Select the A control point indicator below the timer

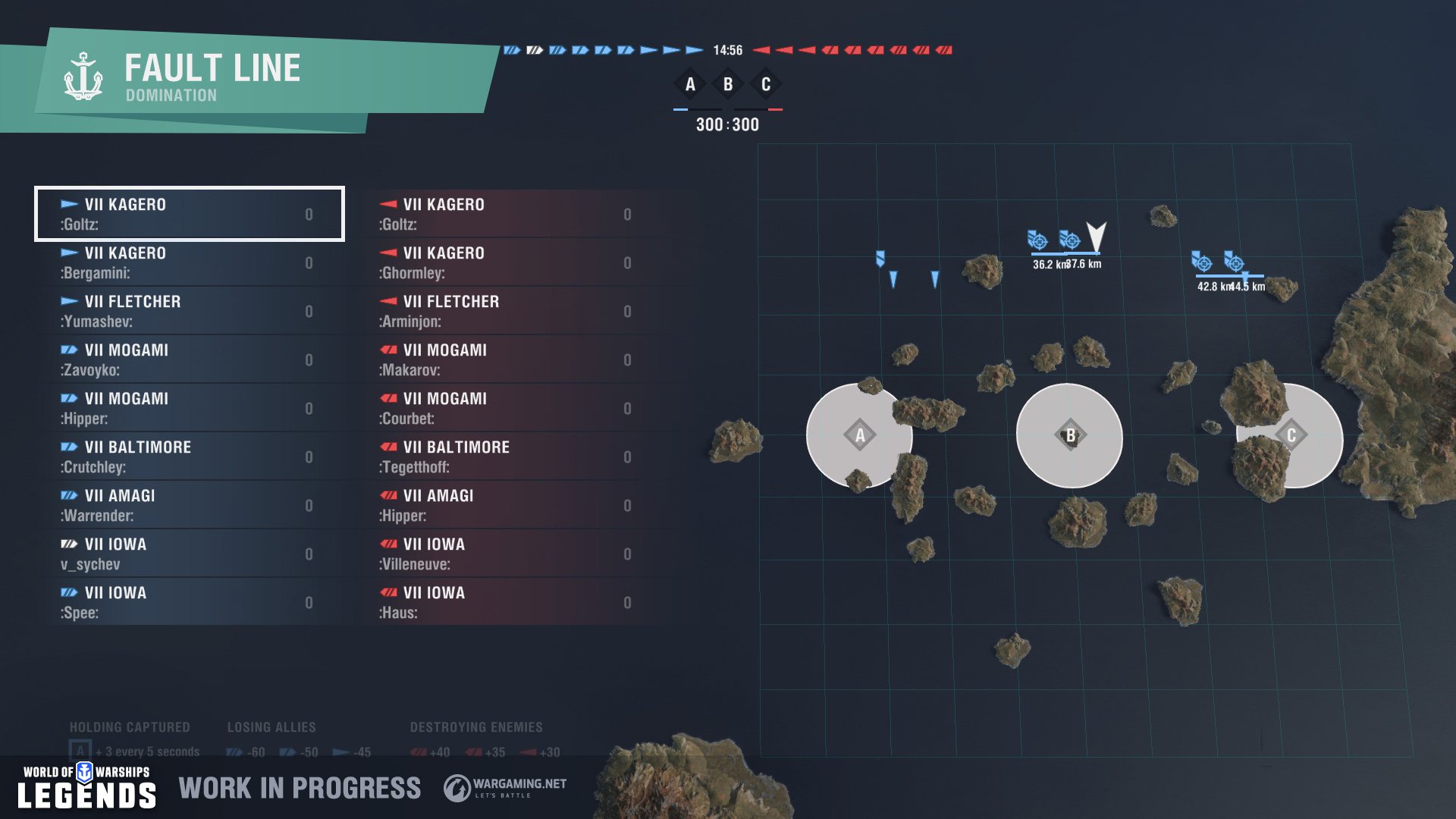(x=690, y=85)
